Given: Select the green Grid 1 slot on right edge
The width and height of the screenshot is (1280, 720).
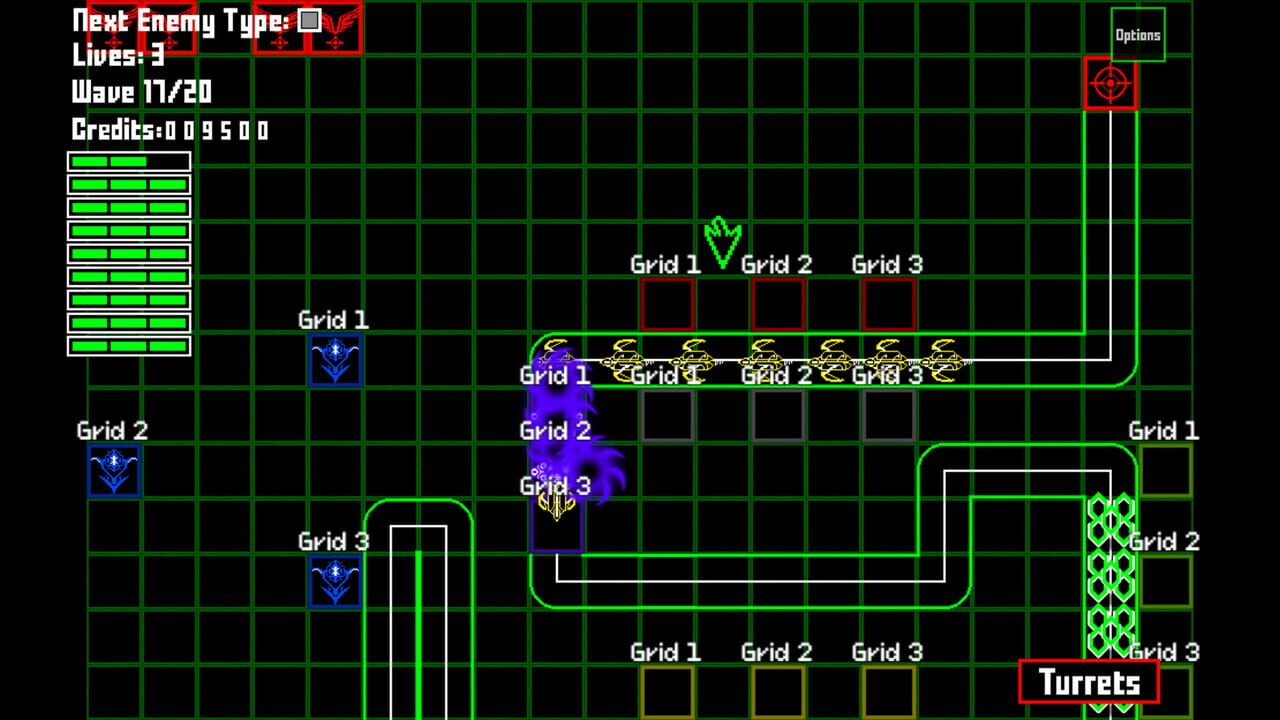Looking at the screenshot, I should (1165, 472).
